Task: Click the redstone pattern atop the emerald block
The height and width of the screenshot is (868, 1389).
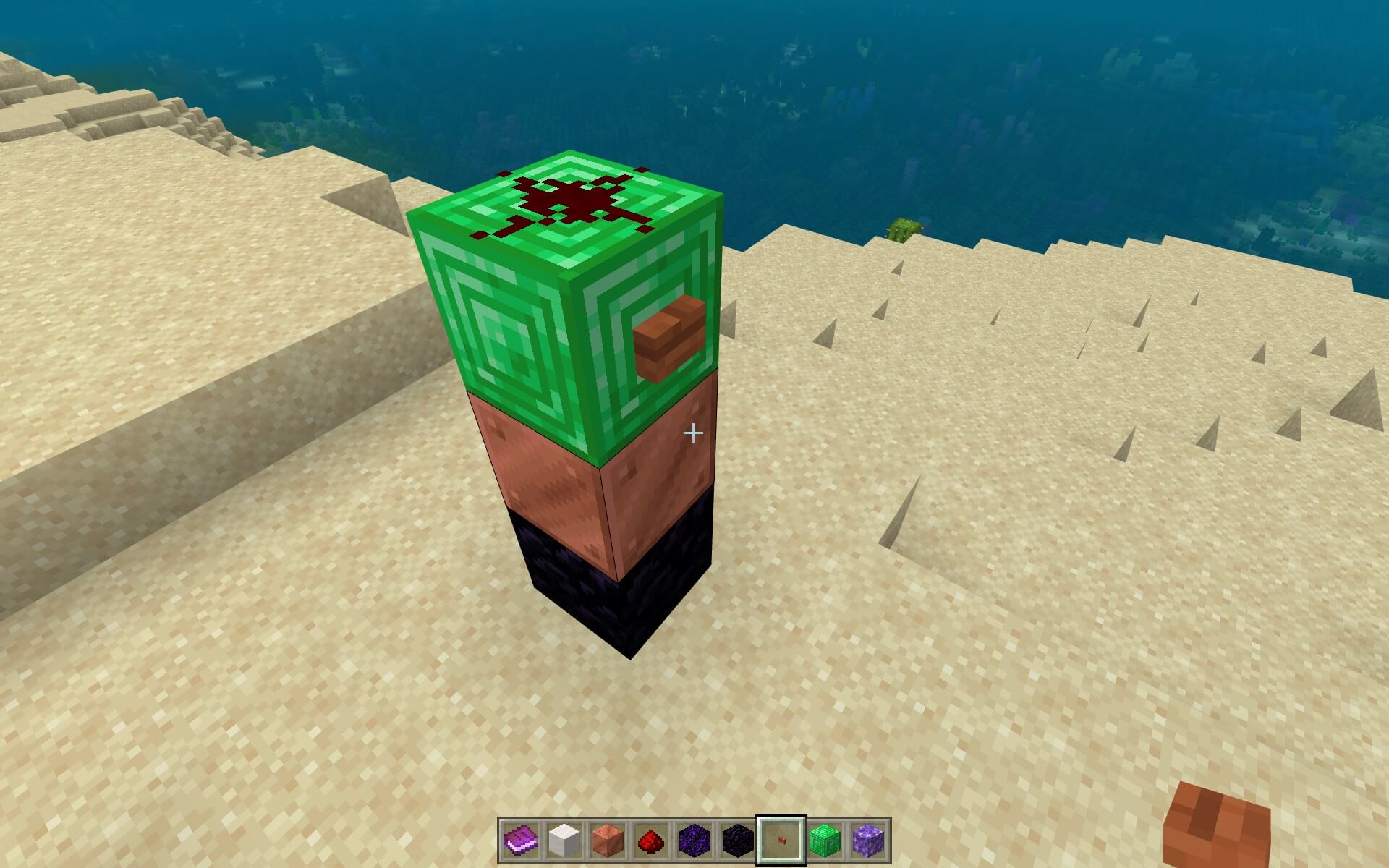Action: [x=572, y=203]
